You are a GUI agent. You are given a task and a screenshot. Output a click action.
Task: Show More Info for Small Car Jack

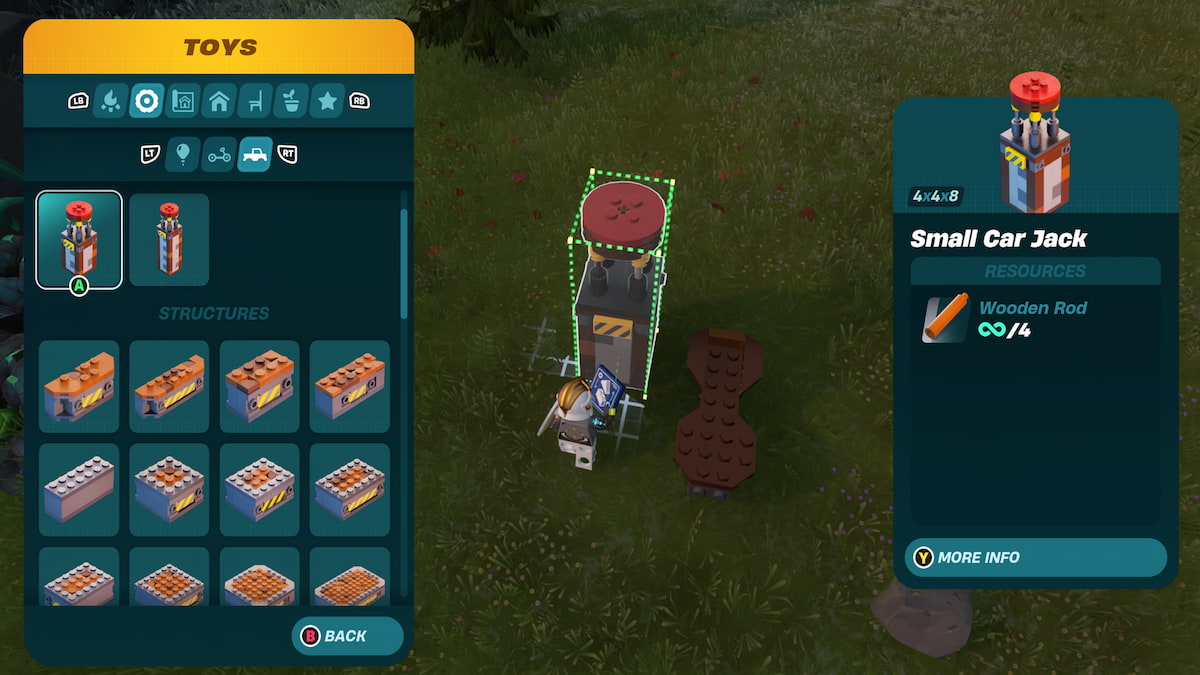tap(1035, 557)
